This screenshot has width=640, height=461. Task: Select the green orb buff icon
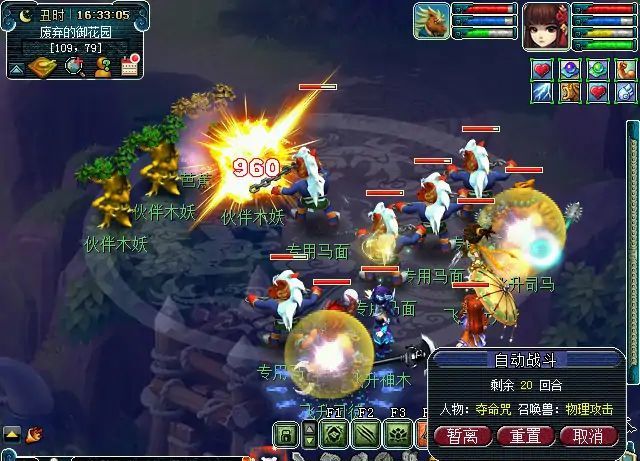[x=598, y=69]
